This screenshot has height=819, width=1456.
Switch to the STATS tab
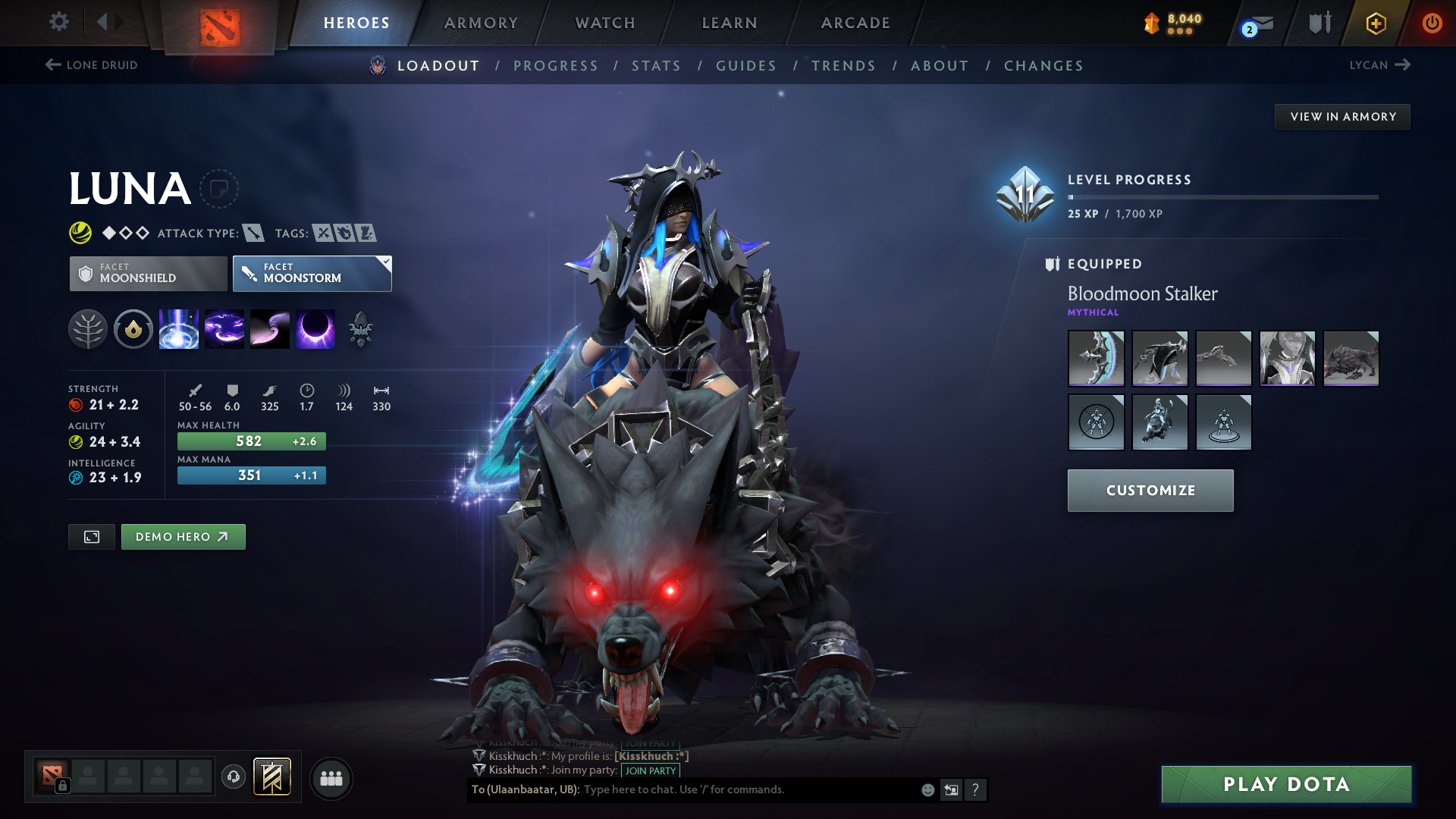[x=657, y=66]
